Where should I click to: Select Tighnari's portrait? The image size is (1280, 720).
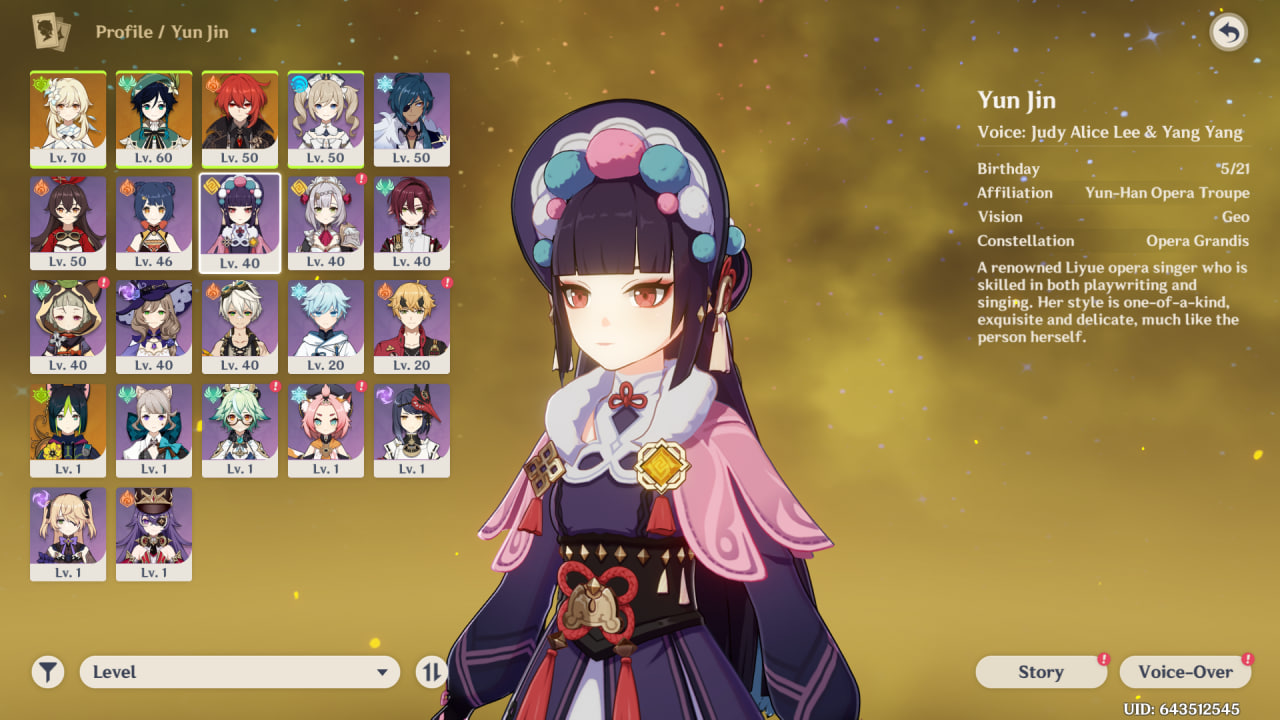pyautogui.click(x=68, y=430)
